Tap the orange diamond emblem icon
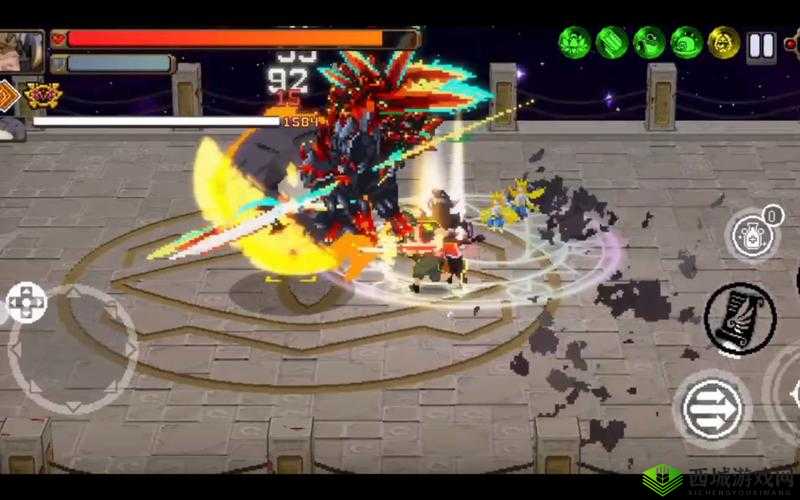This screenshot has width=800, height=500. click(9, 96)
